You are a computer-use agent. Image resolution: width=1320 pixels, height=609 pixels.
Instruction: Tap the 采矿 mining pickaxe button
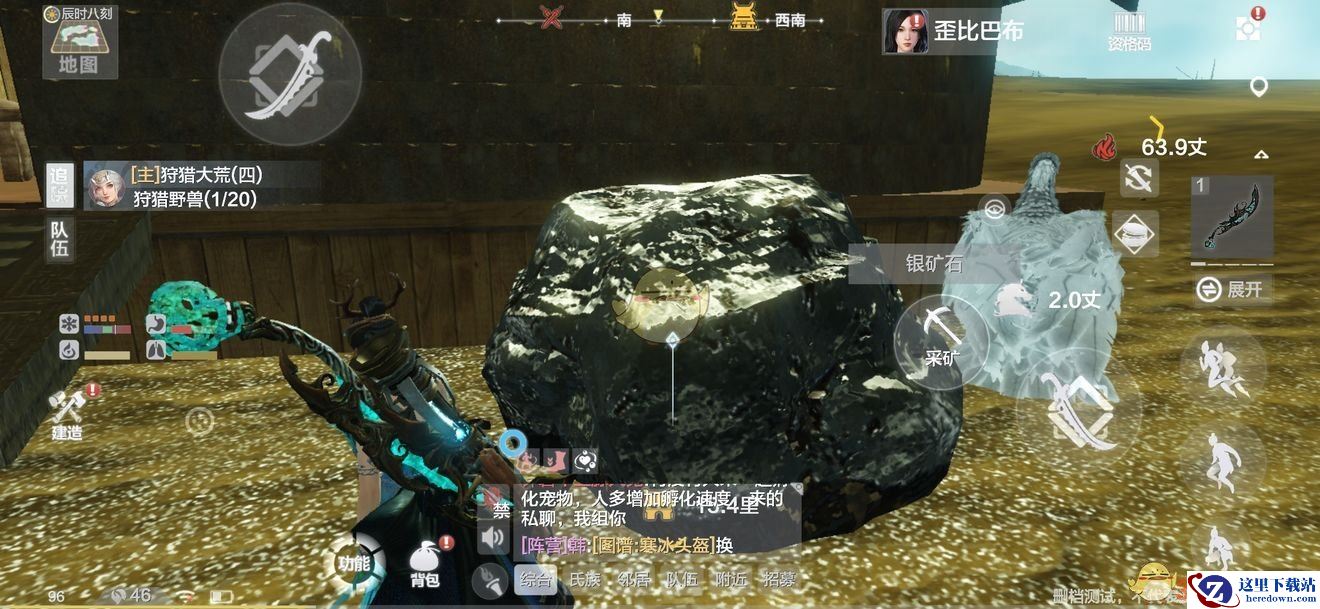[x=941, y=338]
